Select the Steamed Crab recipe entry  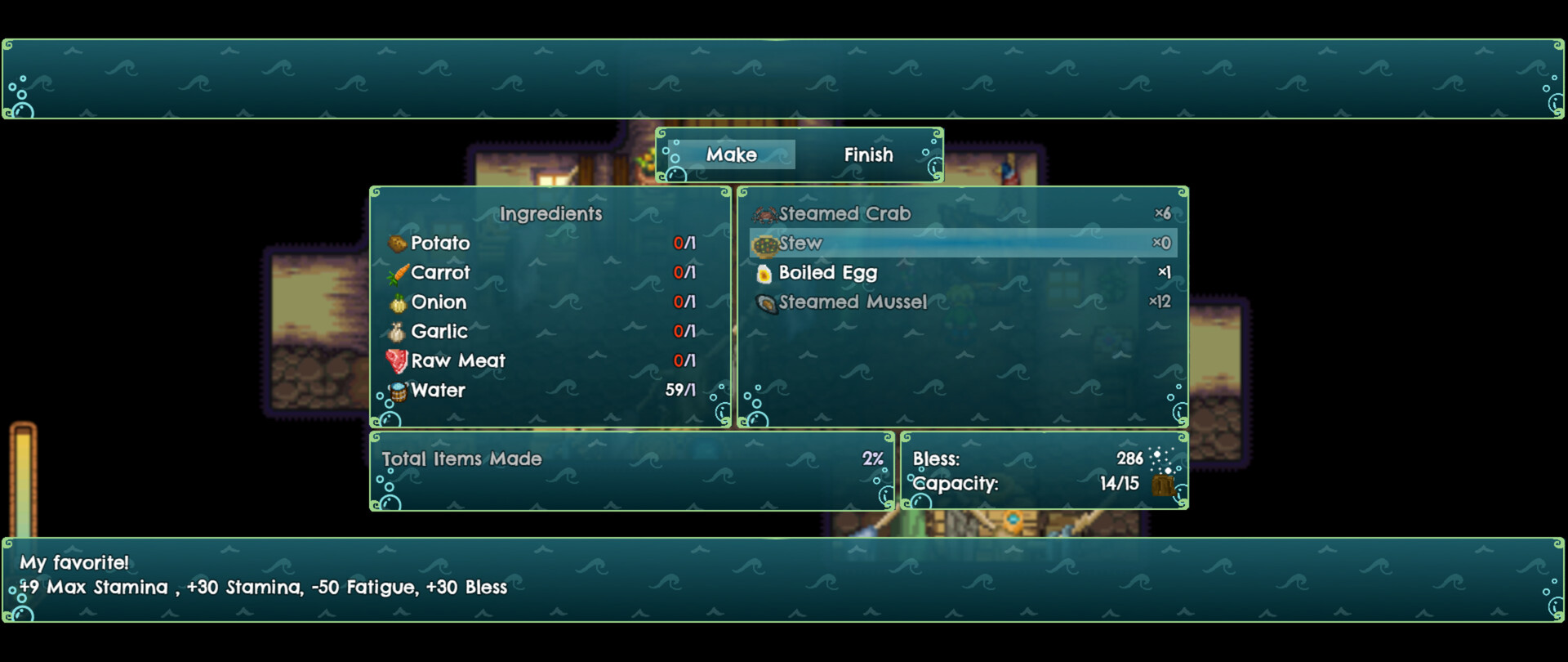[845, 213]
